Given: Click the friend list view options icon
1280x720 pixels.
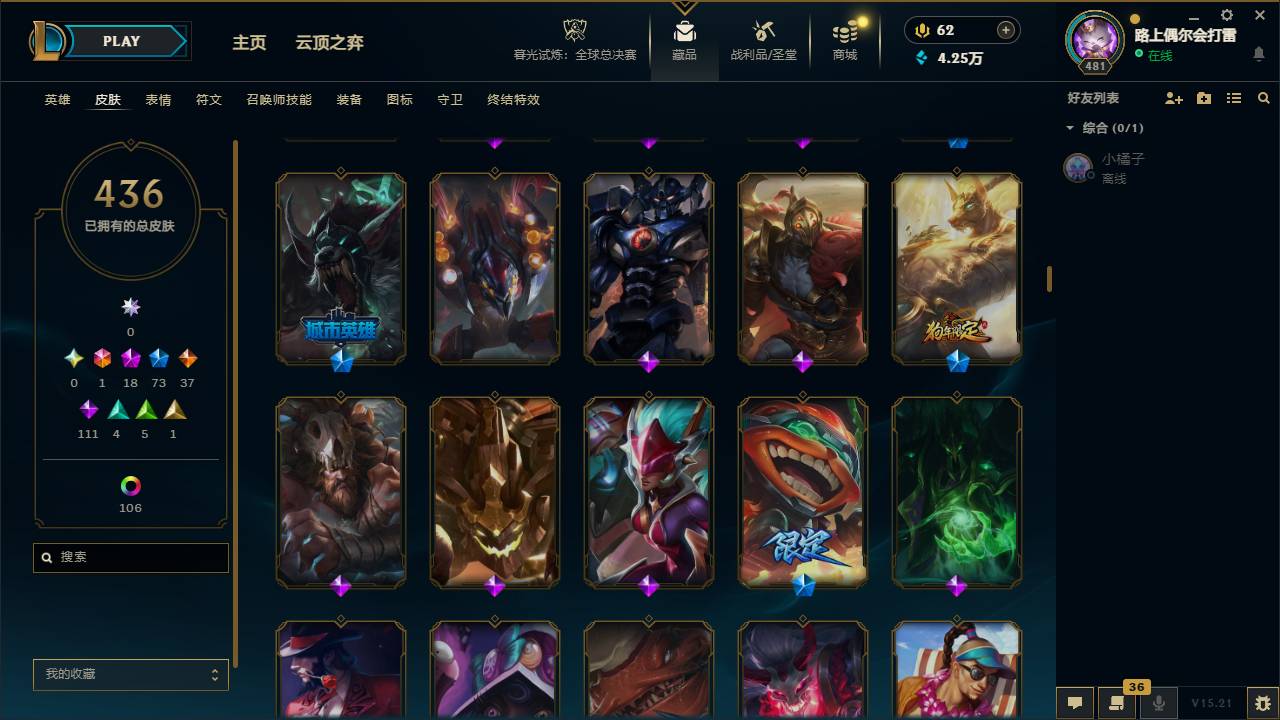Looking at the screenshot, I should (1233, 97).
